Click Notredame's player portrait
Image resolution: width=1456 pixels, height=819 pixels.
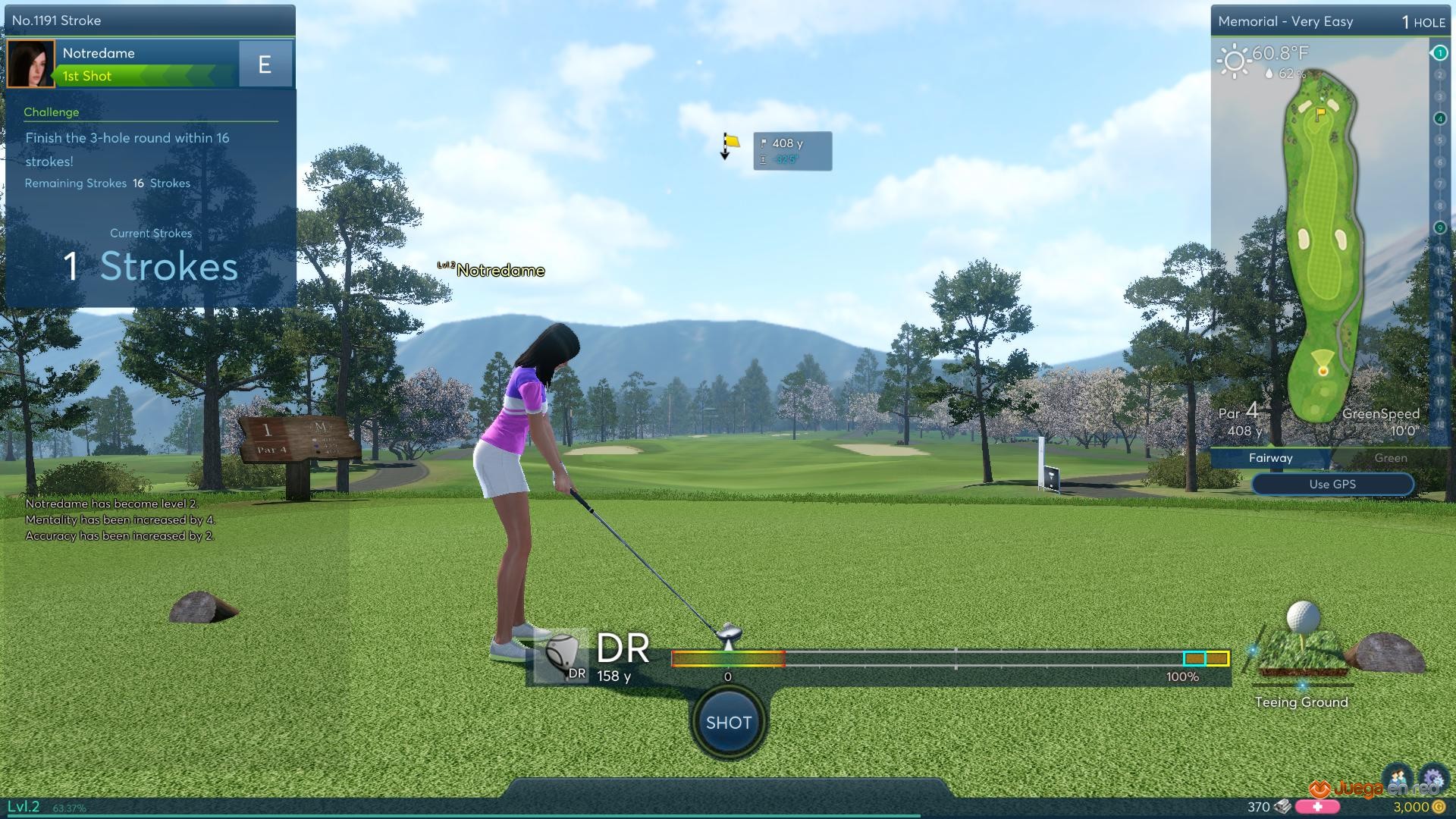[31, 64]
